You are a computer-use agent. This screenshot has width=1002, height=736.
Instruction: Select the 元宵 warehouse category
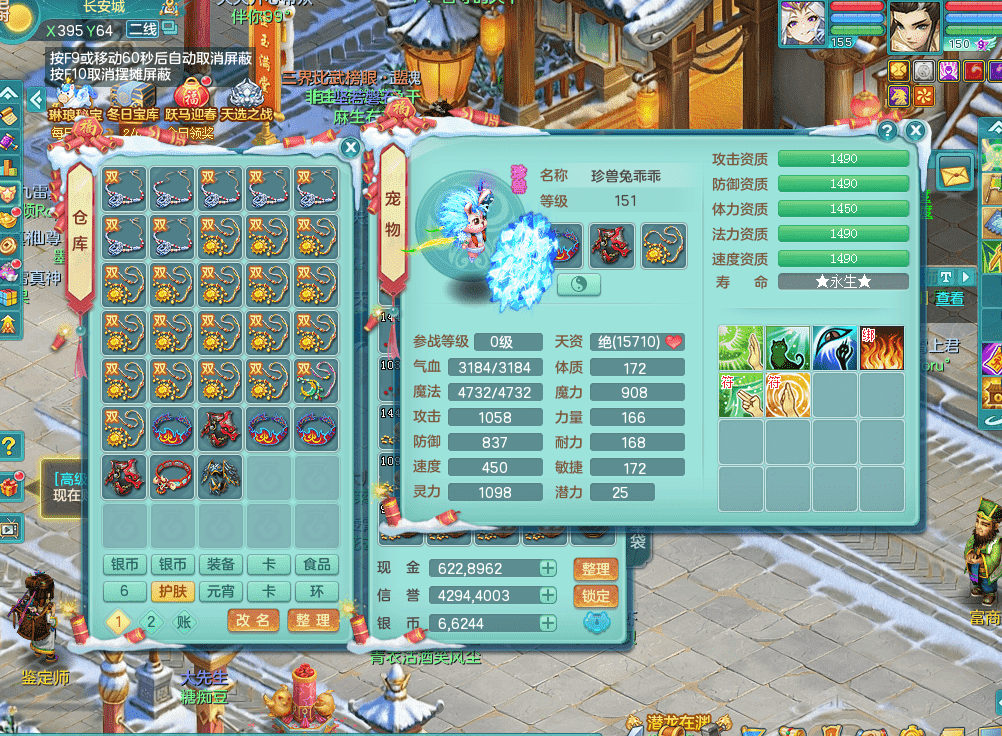click(221, 591)
